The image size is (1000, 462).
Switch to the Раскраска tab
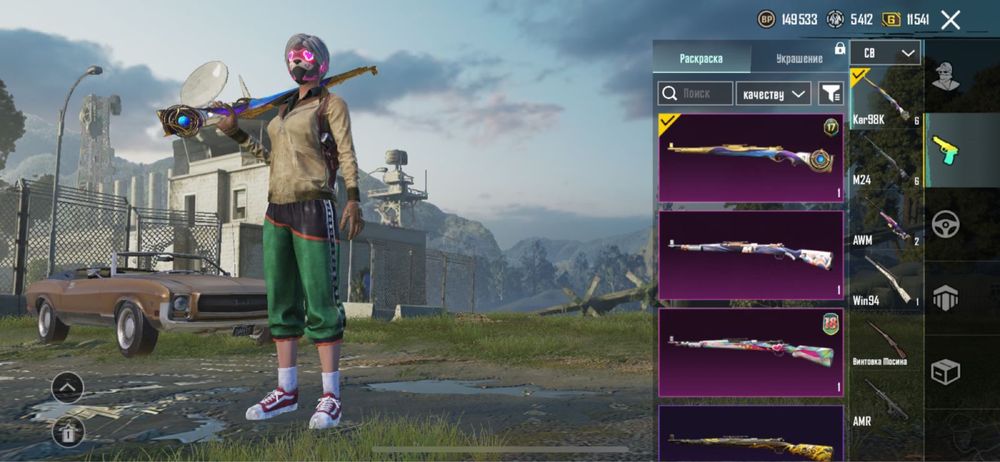click(701, 57)
